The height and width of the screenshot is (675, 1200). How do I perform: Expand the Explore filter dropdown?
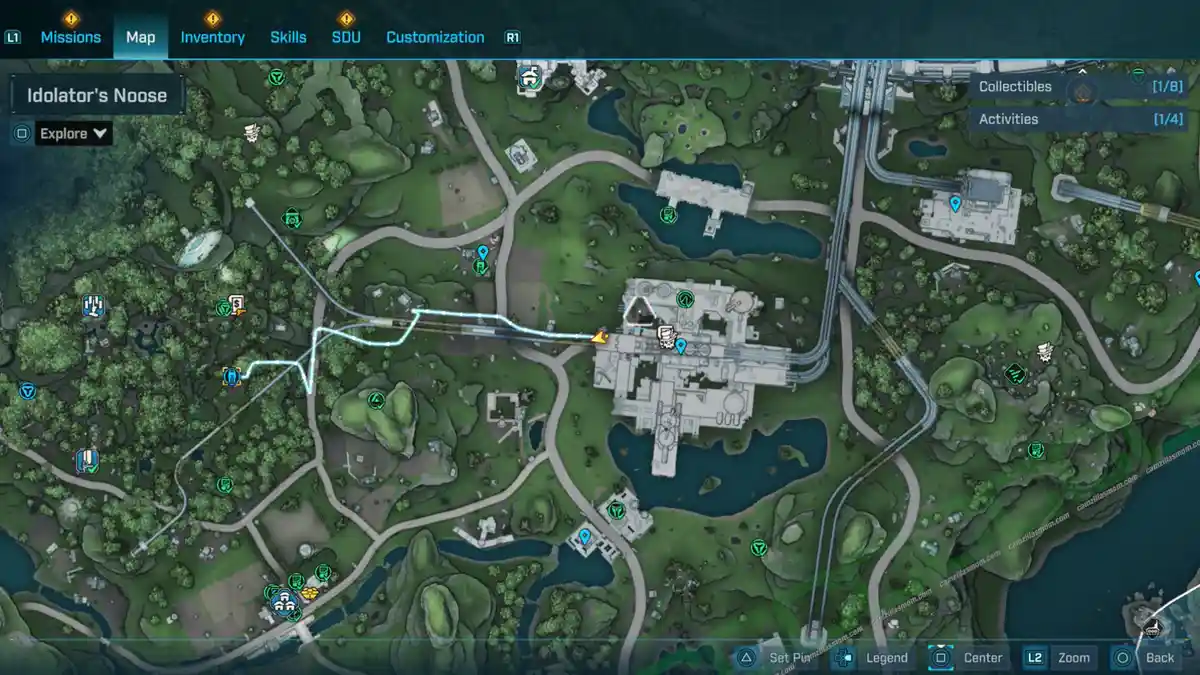pos(73,133)
